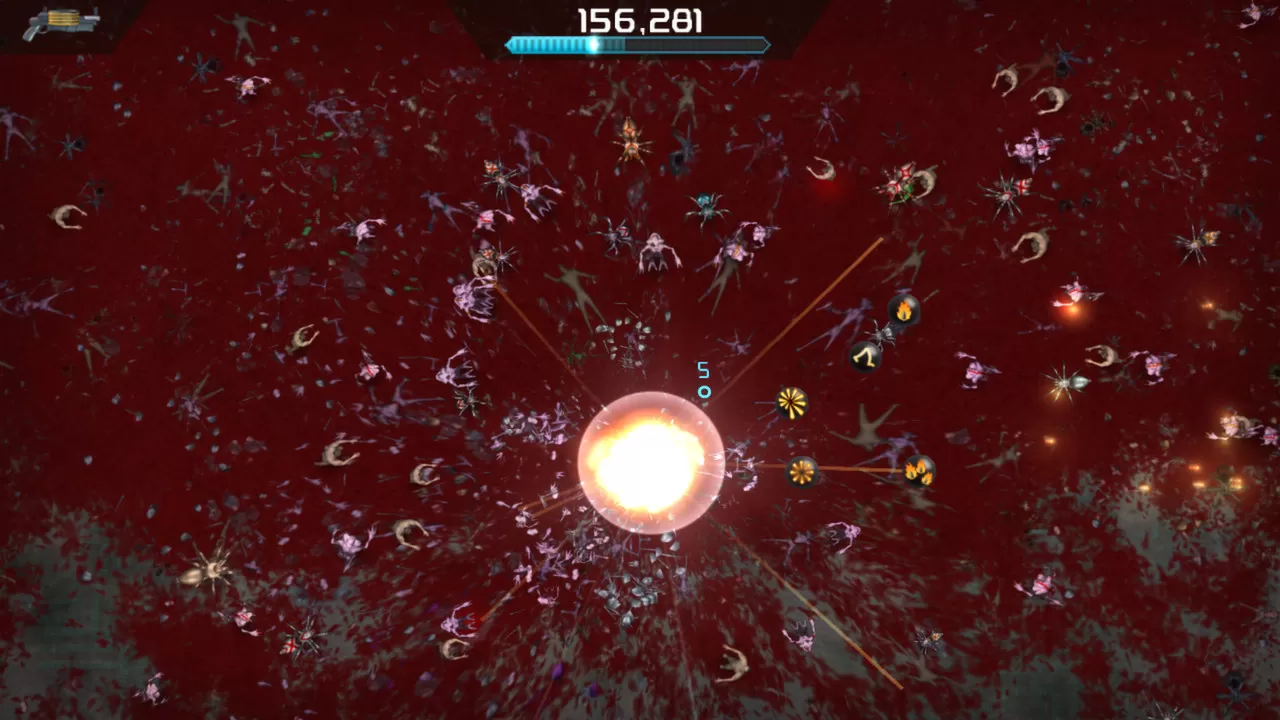Pick up the double flame power-up bonus
Image resolution: width=1280 pixels, height=720 pixels.
pos(918,470)
